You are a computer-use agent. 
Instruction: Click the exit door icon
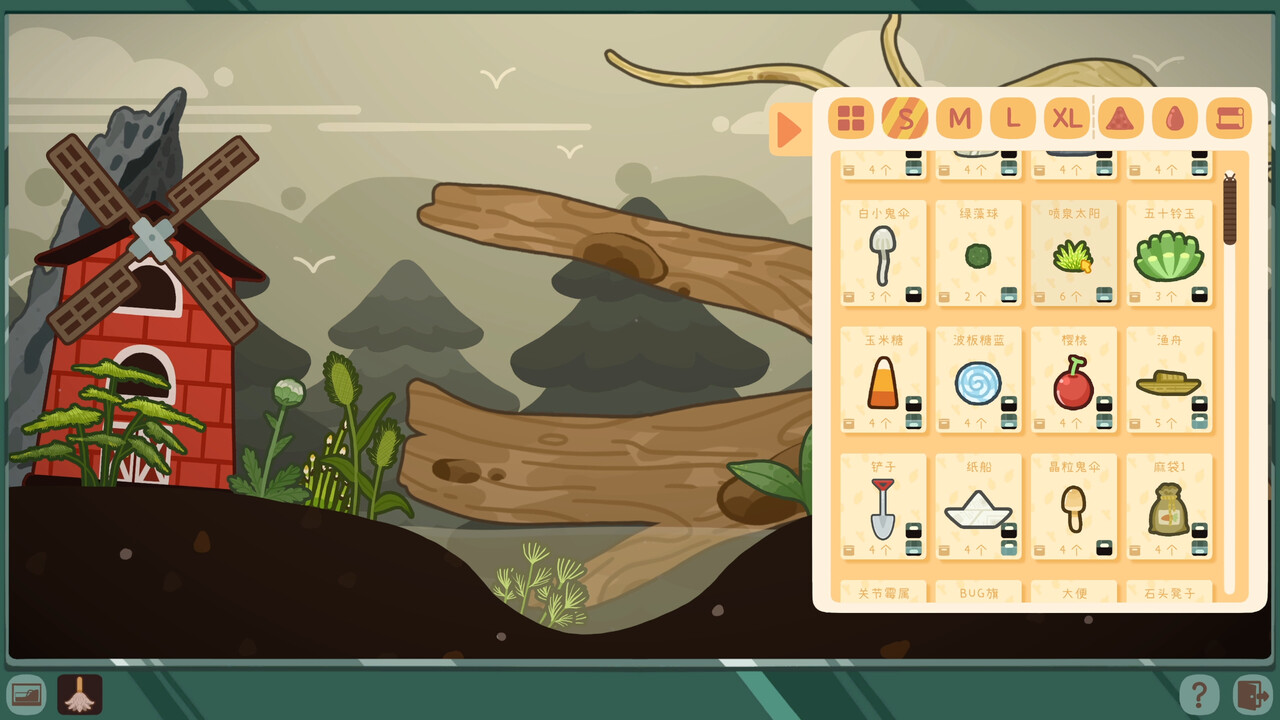(1253, 692)
